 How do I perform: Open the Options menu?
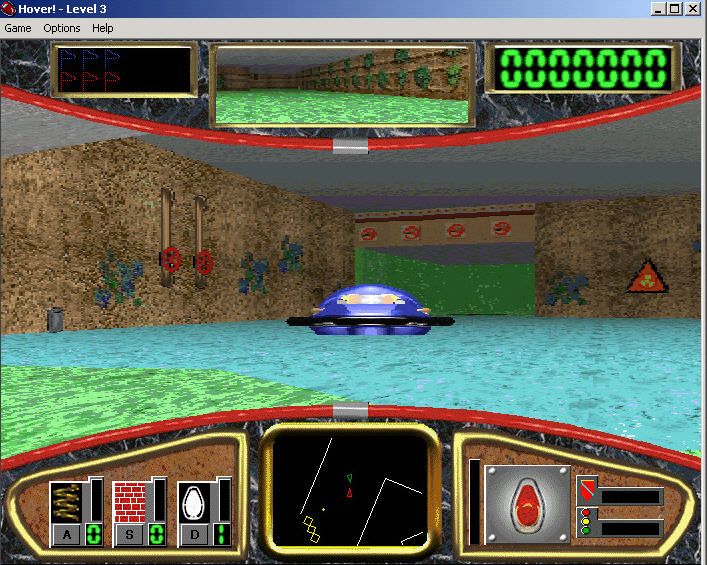(62, 28)
